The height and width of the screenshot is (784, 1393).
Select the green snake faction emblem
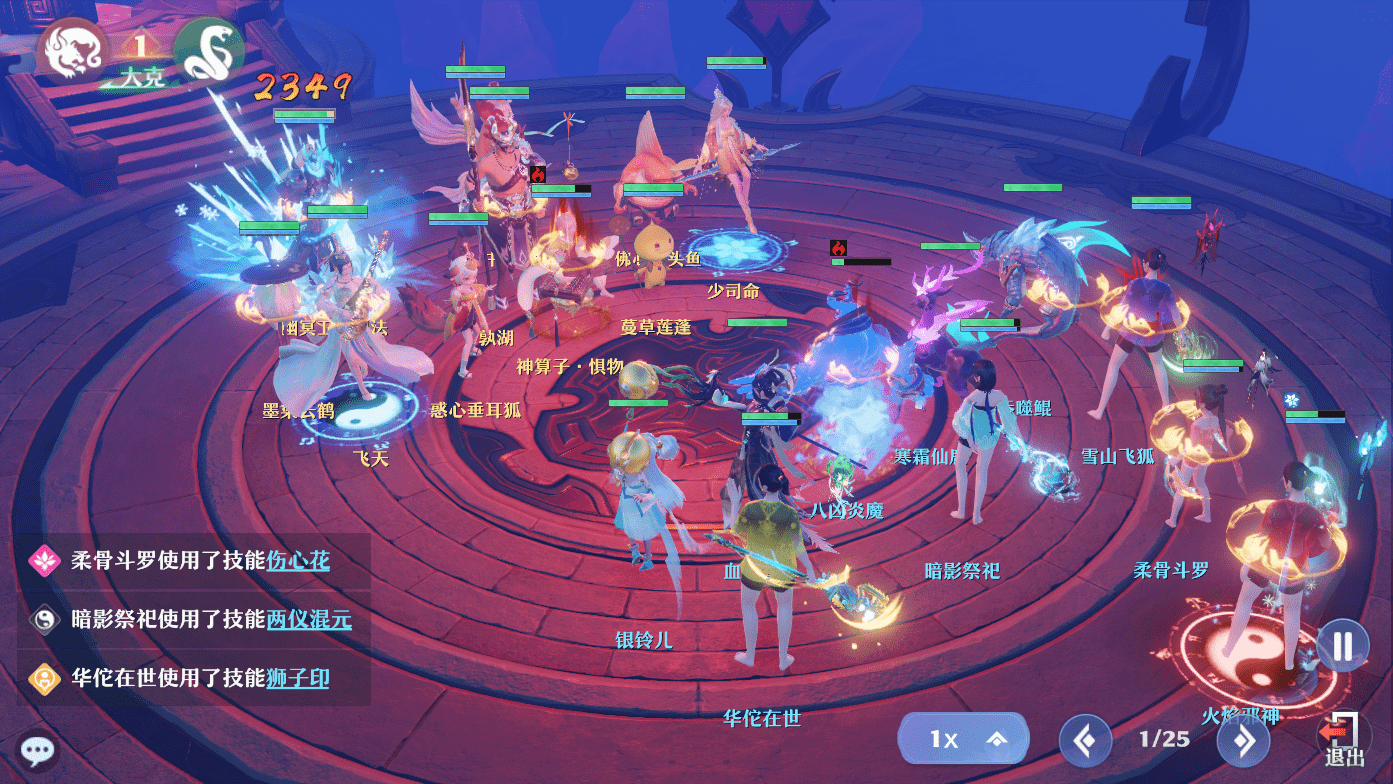point(209,50)
